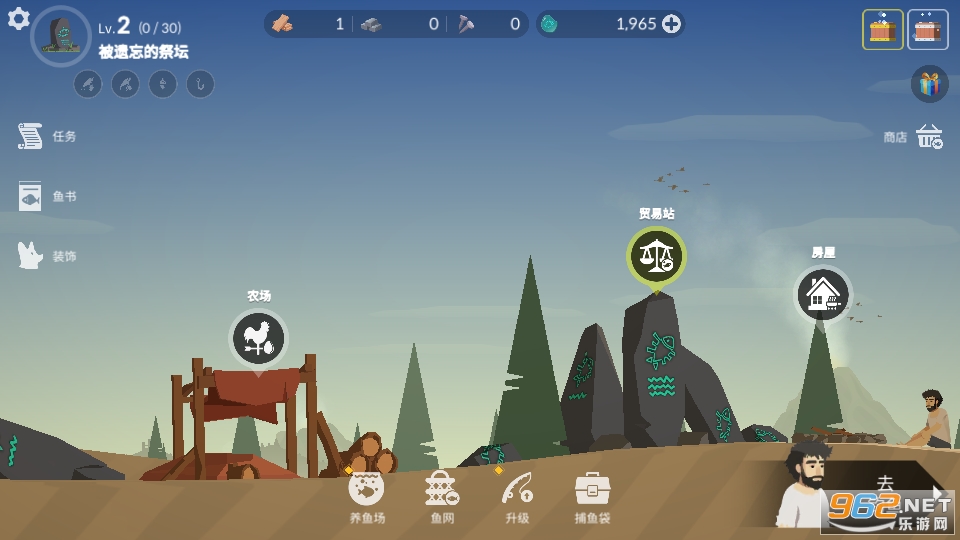Screen dimensions: 960x540
Task: Tap the altar tombstone avatar
Action: [61, 35]
